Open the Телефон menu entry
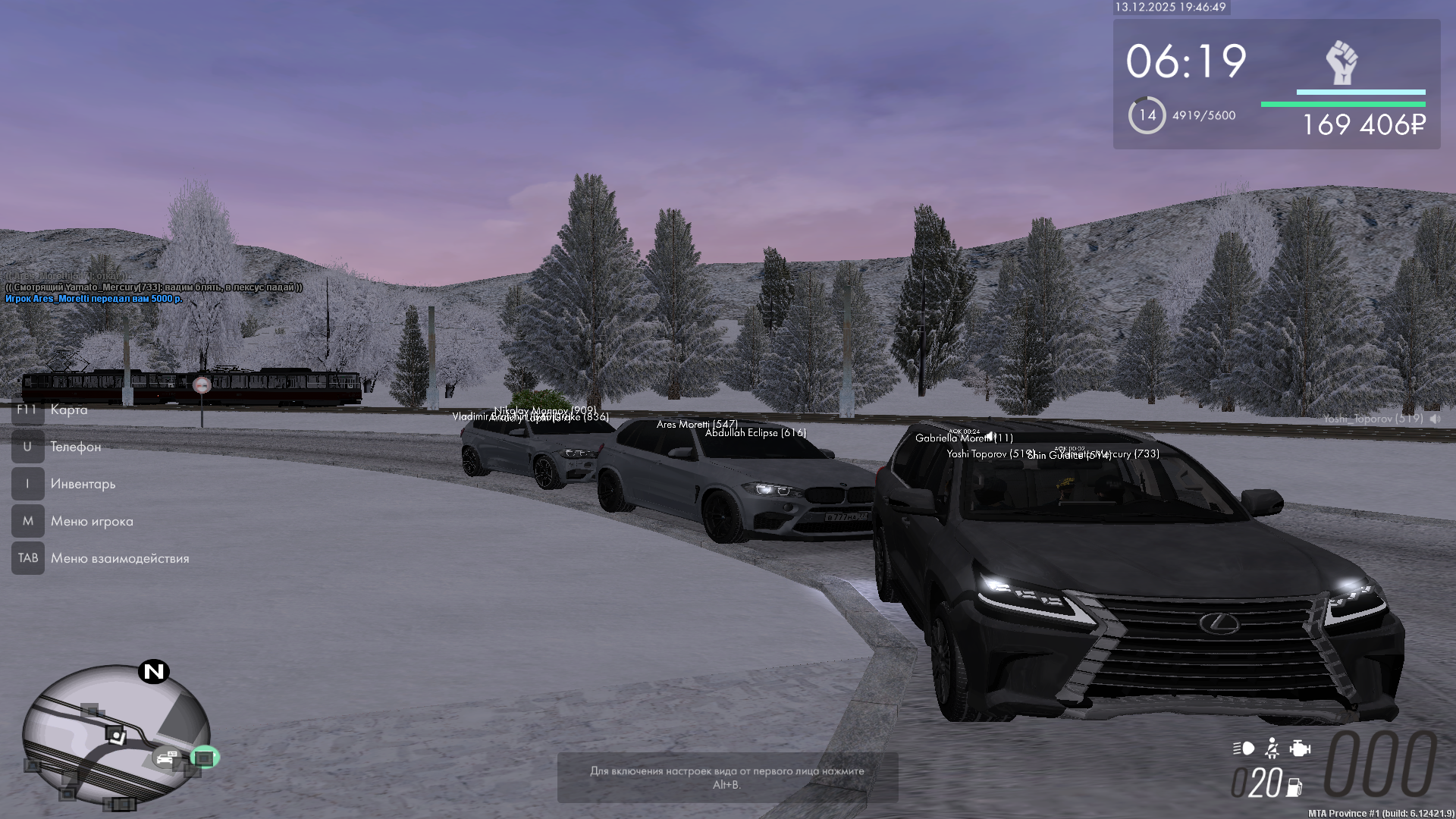 coord(75,447)
